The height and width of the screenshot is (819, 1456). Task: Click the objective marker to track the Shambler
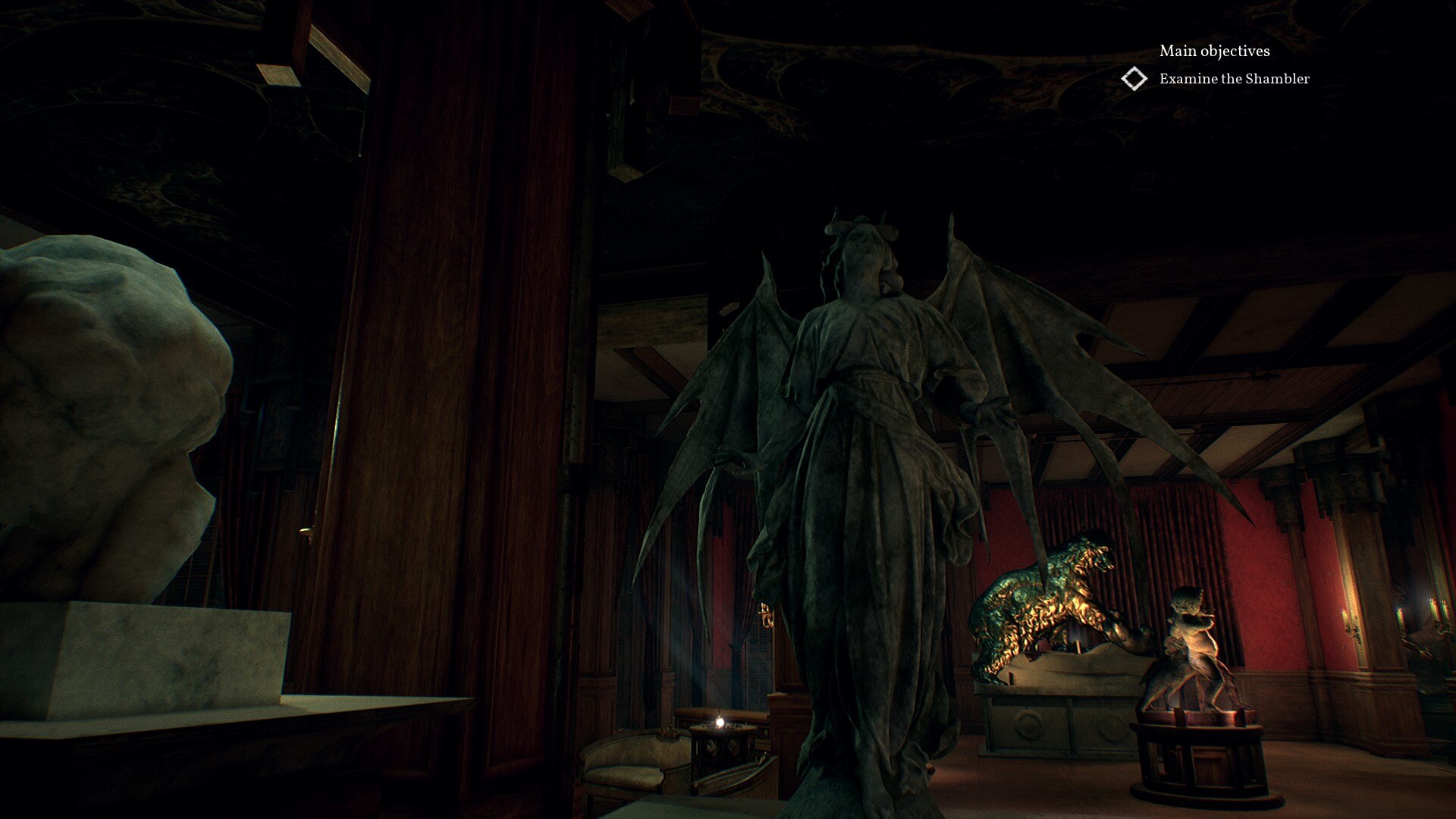tap(1134, 78)
